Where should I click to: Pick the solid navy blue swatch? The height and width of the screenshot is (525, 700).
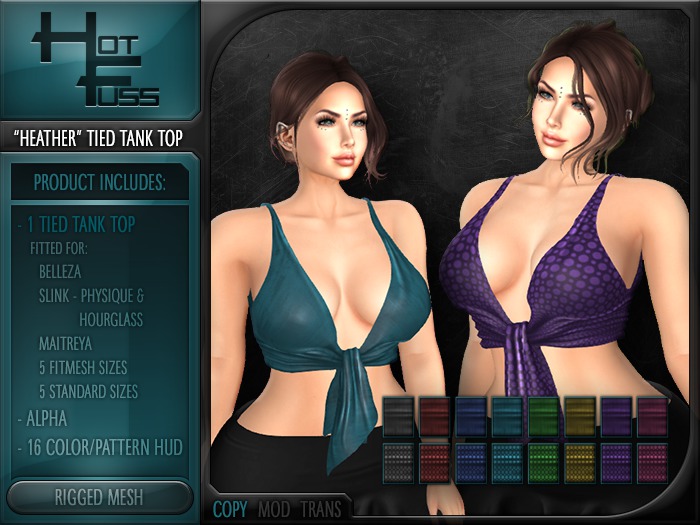point(472,415)
